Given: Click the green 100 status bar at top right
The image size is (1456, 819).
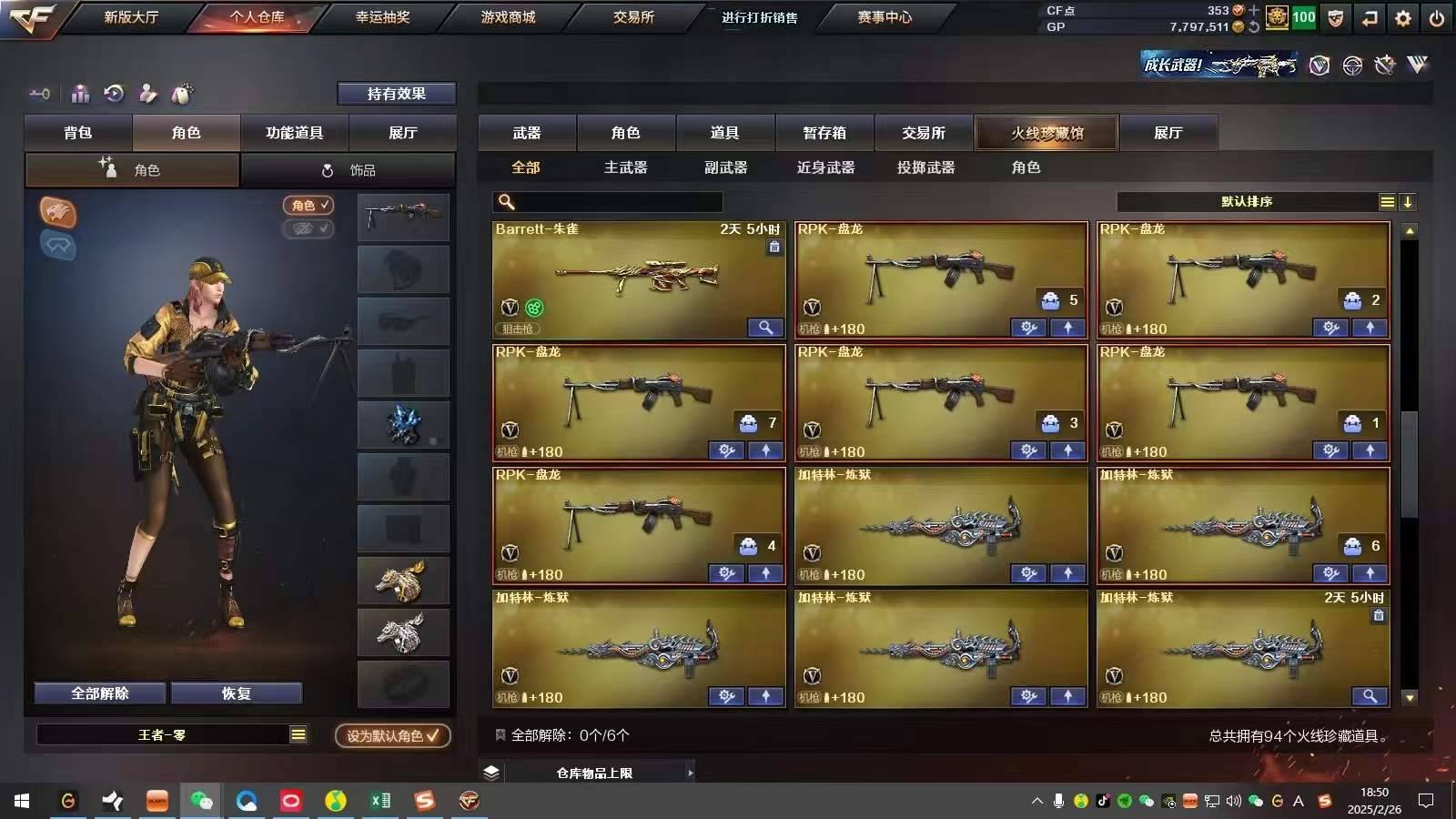Looking at the screenshot, I should pyautogui.click(x=1303, y=17).
